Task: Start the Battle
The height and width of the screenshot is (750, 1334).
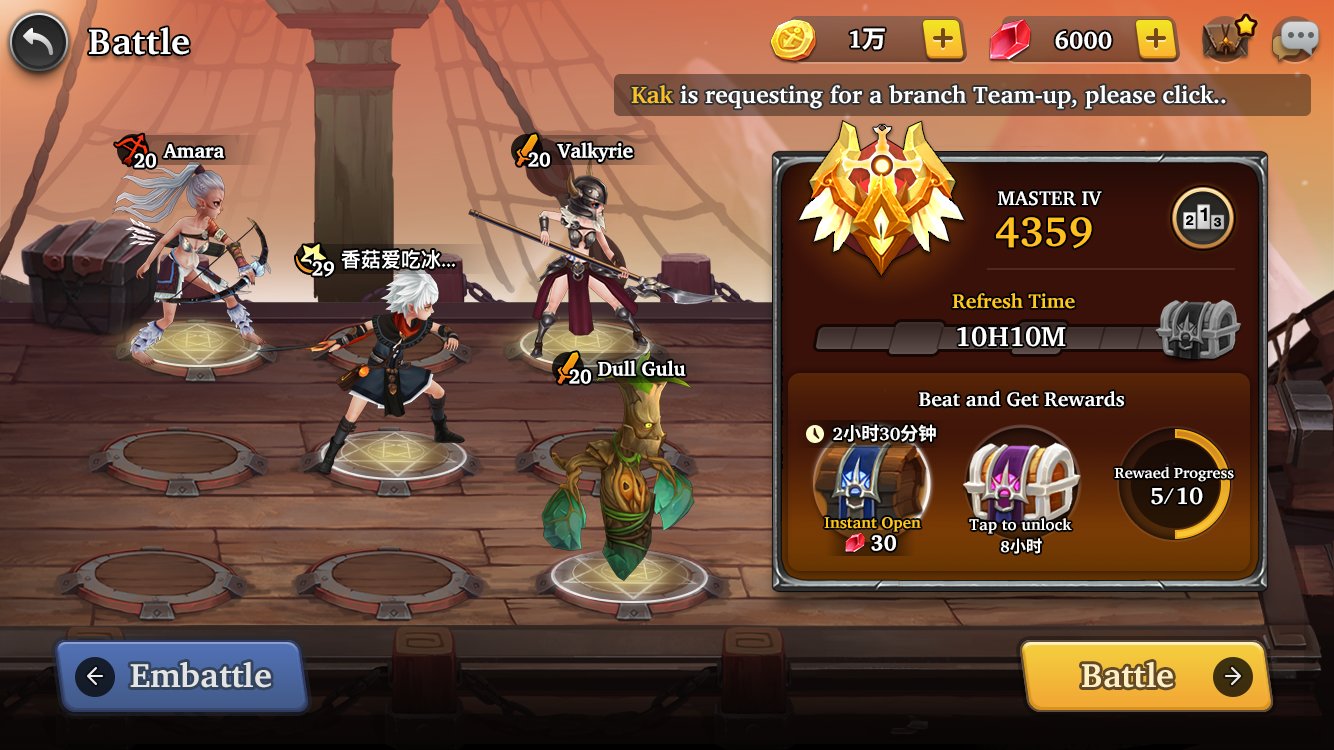Action: (x=1145, y=677)
